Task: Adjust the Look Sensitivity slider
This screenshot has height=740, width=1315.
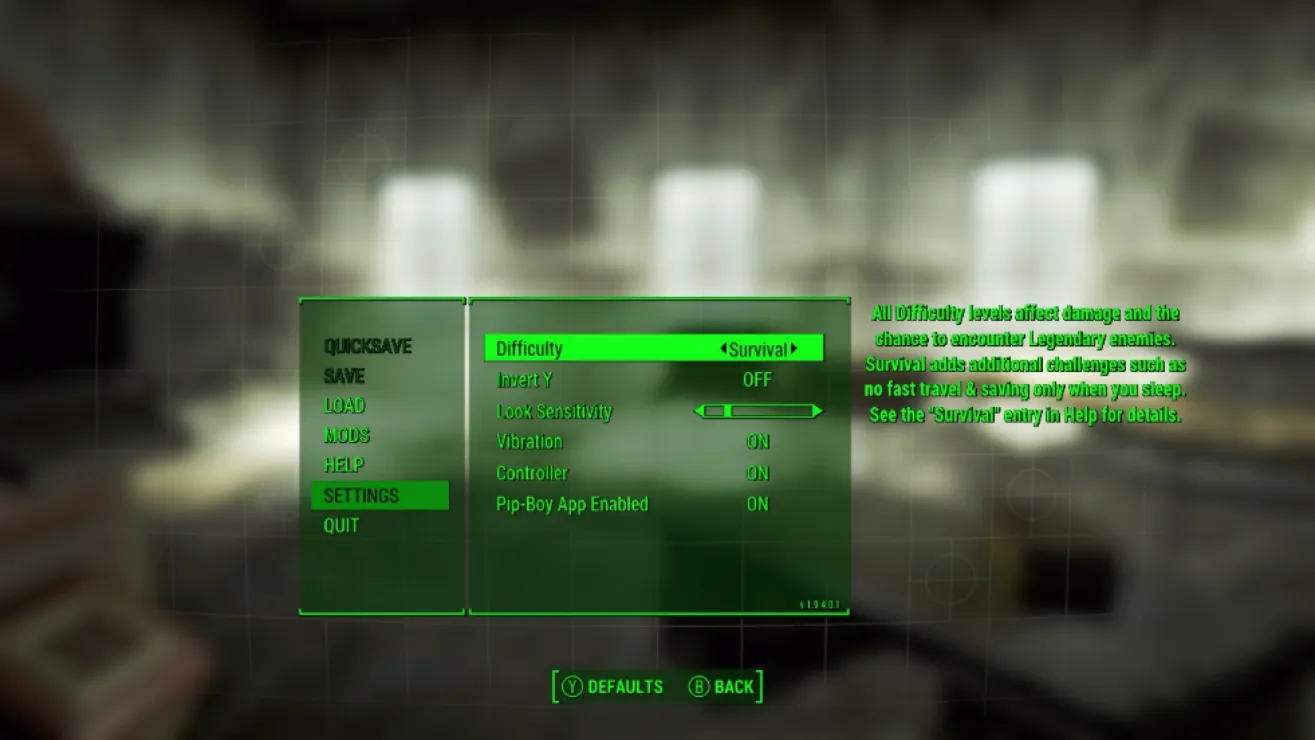Action: (x=758, y=411)
